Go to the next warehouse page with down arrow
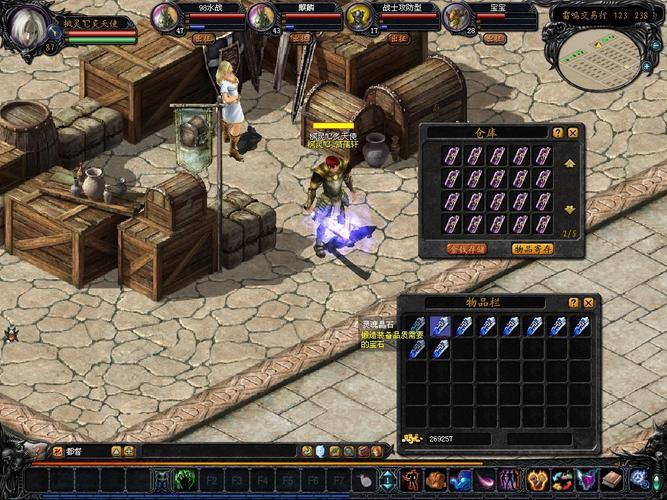This screenshot has width=667, height=500. pos(570,209)
